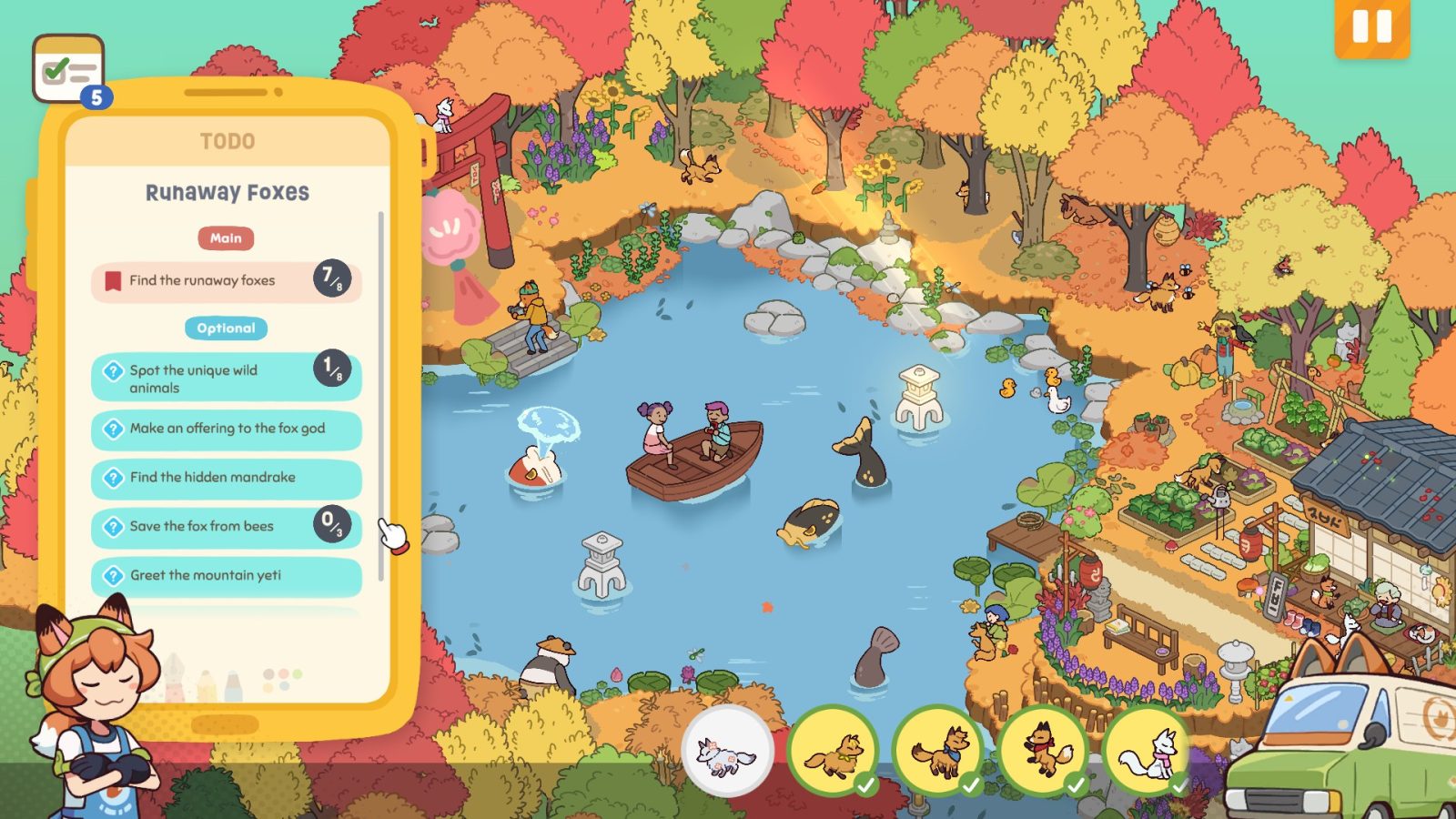Select the found fox with yellow bow
The image size is (1456, 819).
pyautogui.click(x=833, y=753)
